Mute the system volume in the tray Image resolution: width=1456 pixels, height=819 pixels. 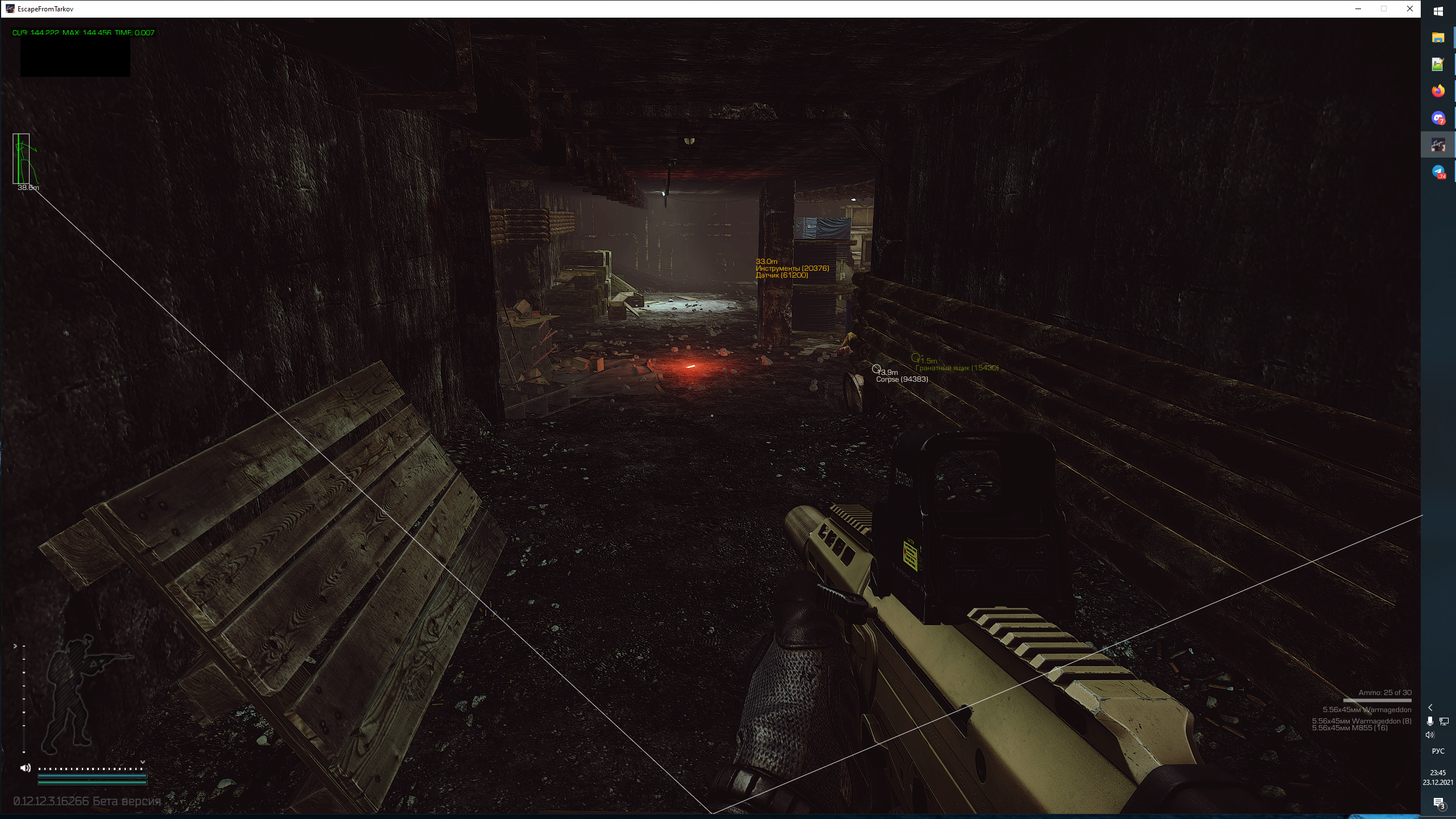tap(1429, 735)
